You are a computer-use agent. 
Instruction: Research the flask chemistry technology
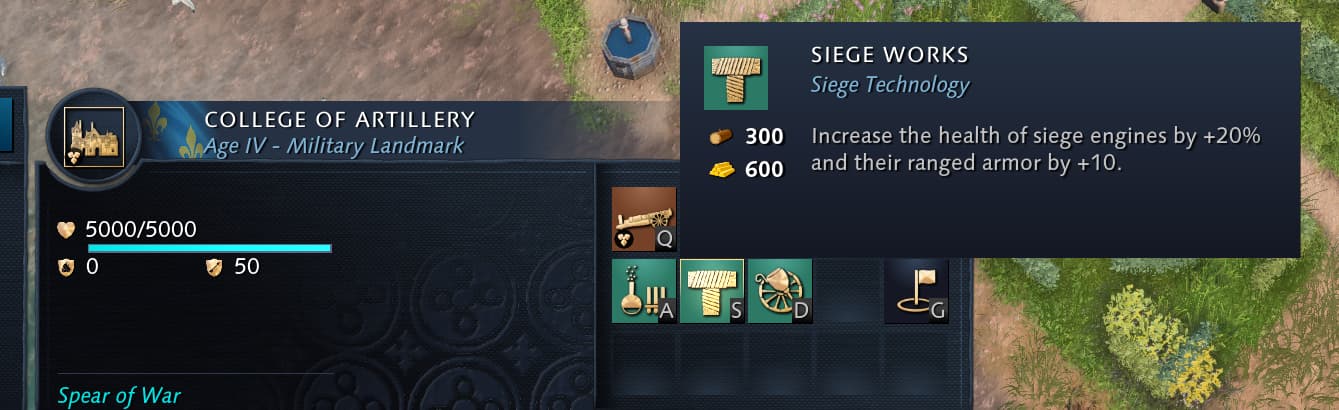[x=644, y=291]
